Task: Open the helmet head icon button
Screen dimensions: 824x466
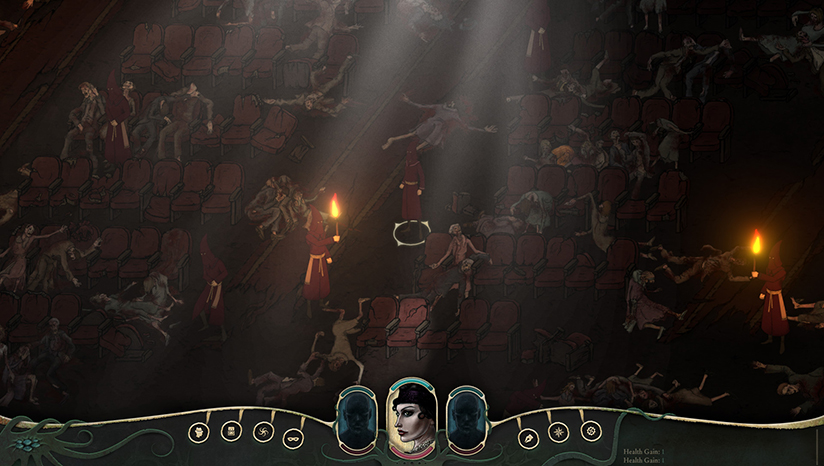Action: 198,432
